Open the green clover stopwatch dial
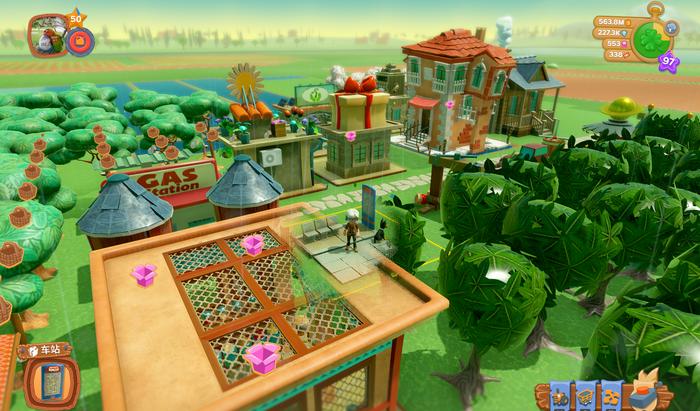Viewport: 700px width, 411px height. (653, 39)
